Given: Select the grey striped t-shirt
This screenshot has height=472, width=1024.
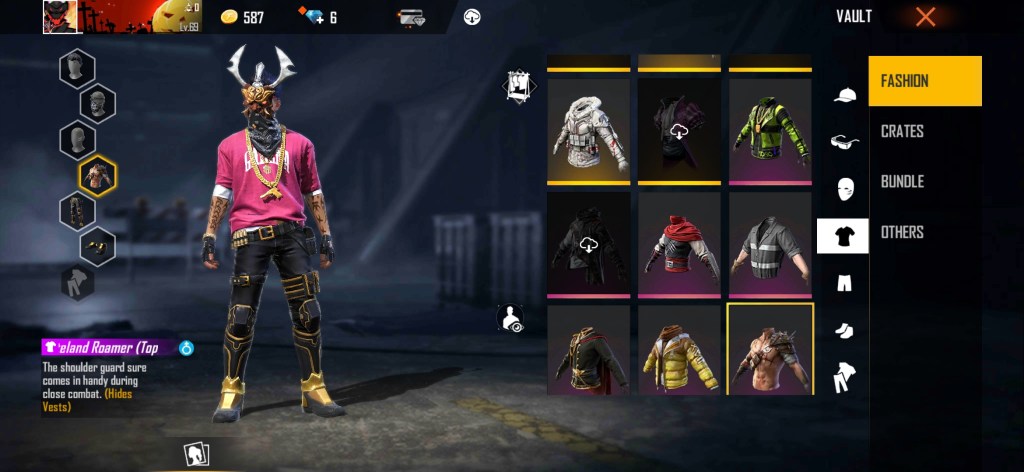Looking at the screenshot, I should 770,244.
